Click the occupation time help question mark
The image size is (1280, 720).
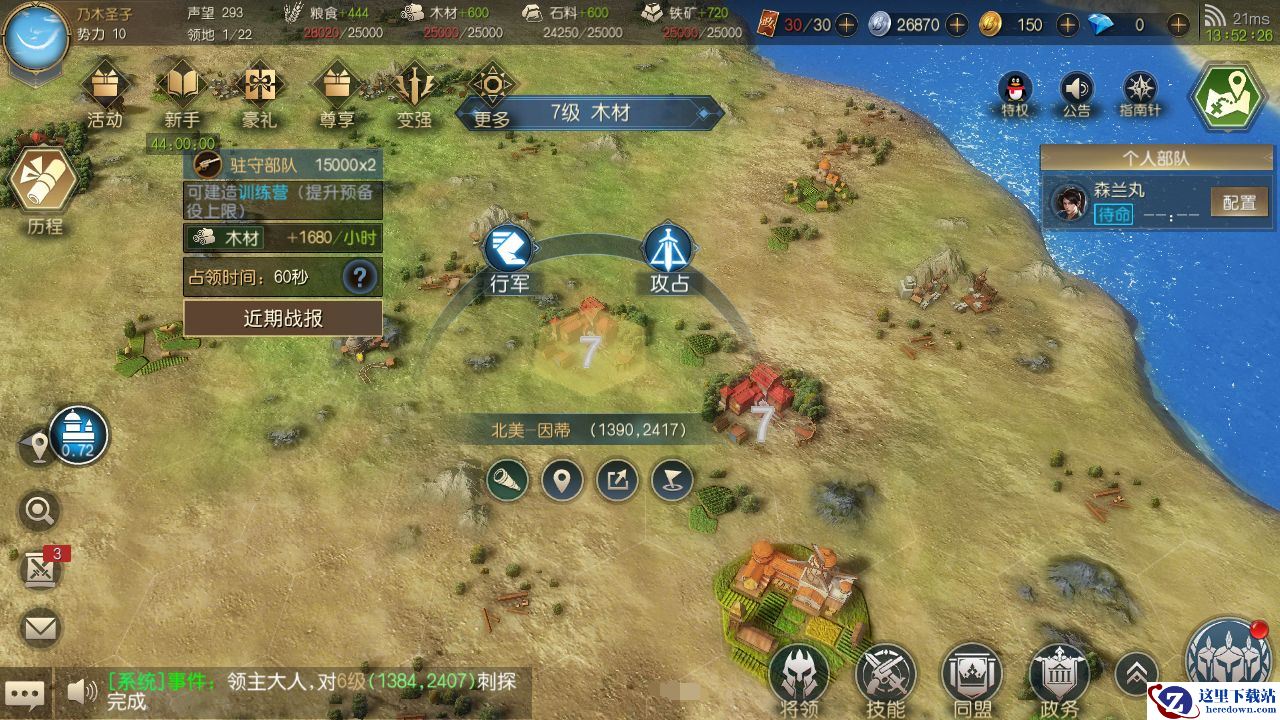[359, 277]
